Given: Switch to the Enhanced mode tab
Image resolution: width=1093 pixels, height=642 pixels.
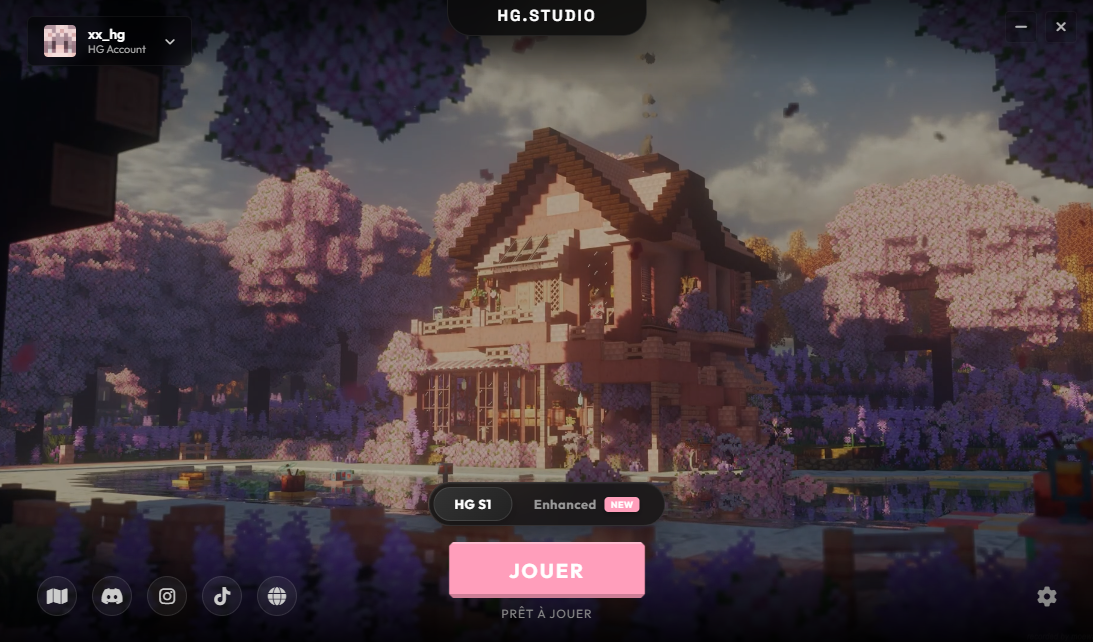Looking at the screenshot, I should (585, 505).
